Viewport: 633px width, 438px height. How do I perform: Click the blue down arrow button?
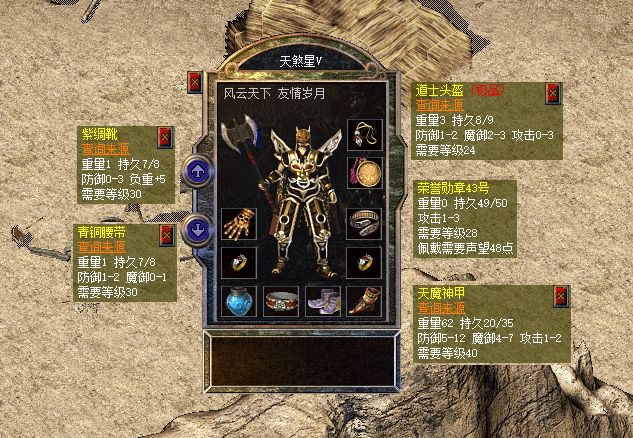coord(198,227)
